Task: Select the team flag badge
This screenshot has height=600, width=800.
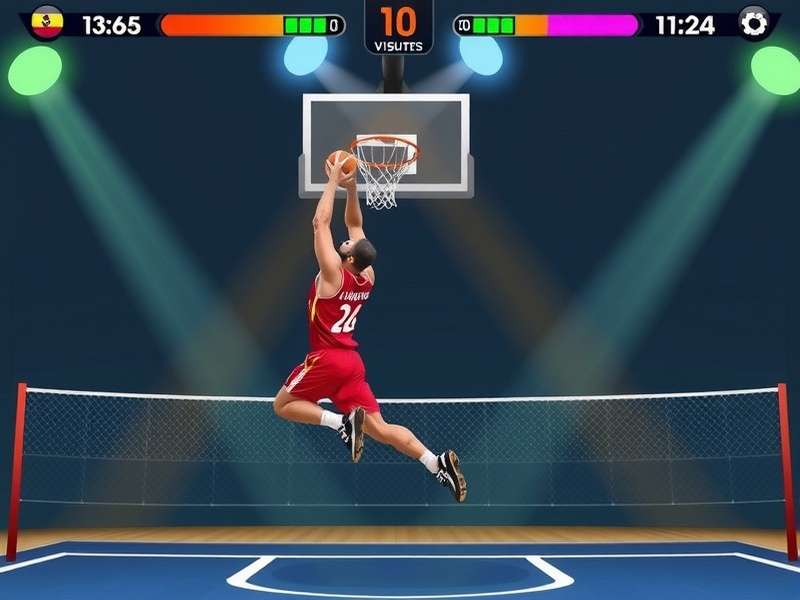Action: coord(46,22)
